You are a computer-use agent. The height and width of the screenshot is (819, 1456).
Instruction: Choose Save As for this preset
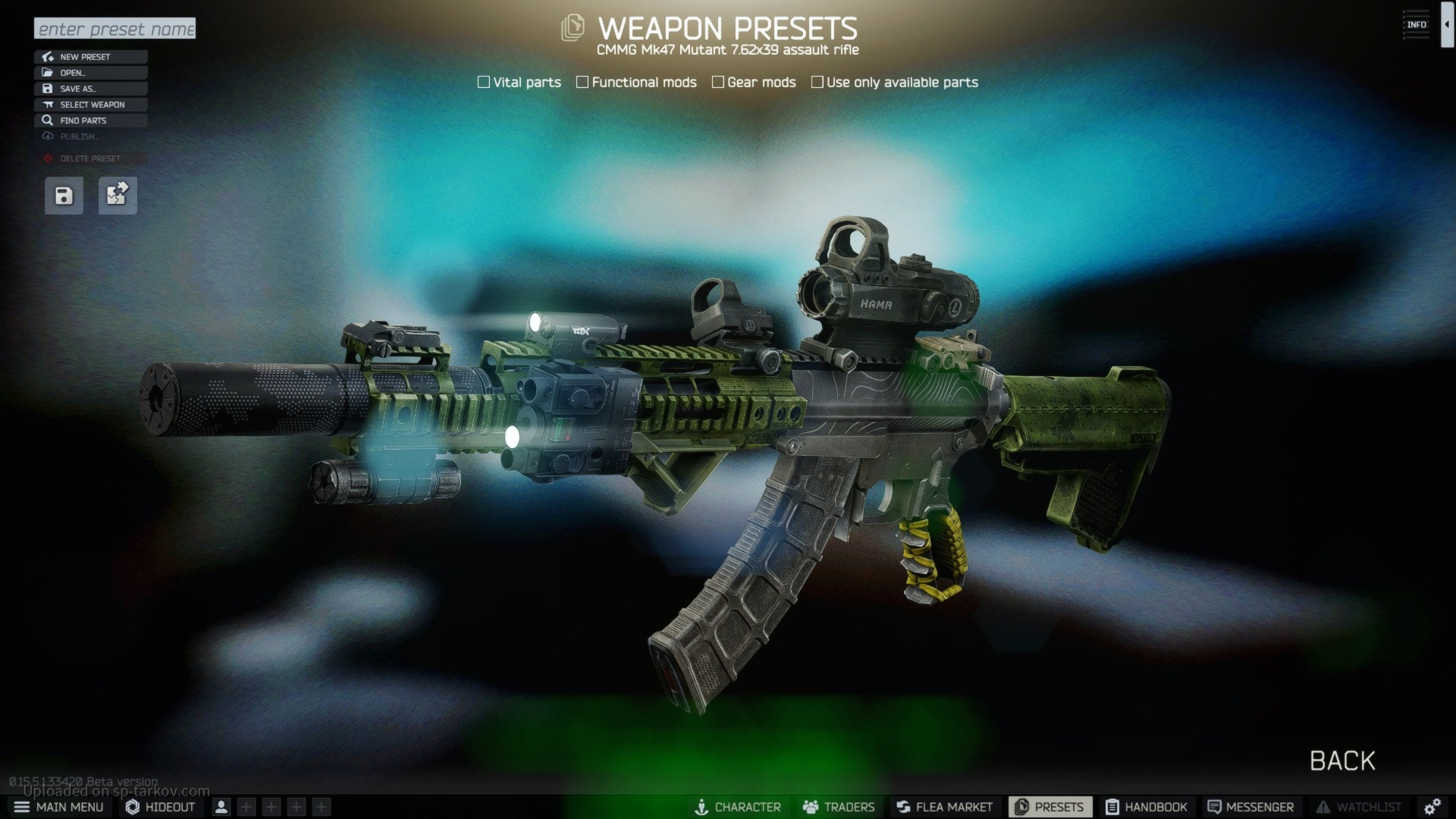coord(90,89)
